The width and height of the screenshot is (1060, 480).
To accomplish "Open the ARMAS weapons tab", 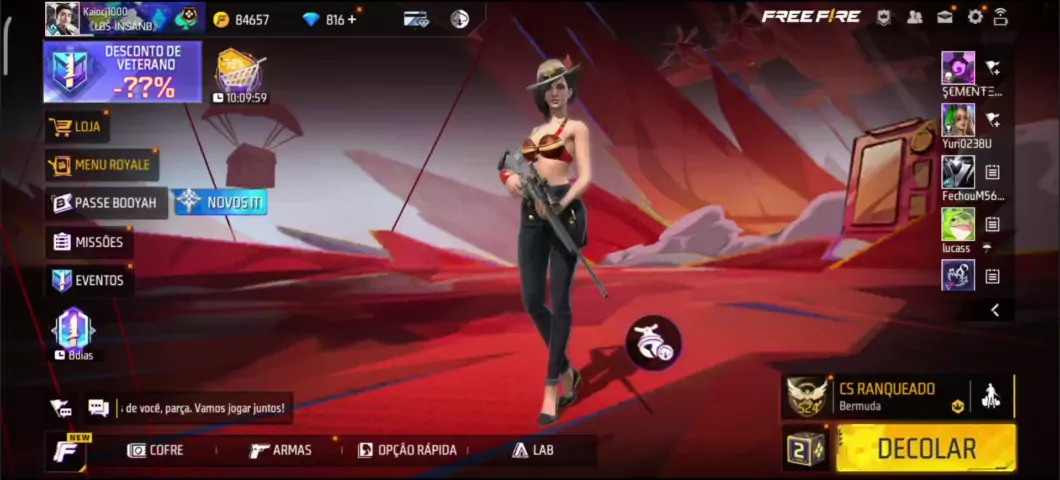I will tap(281, 450).
